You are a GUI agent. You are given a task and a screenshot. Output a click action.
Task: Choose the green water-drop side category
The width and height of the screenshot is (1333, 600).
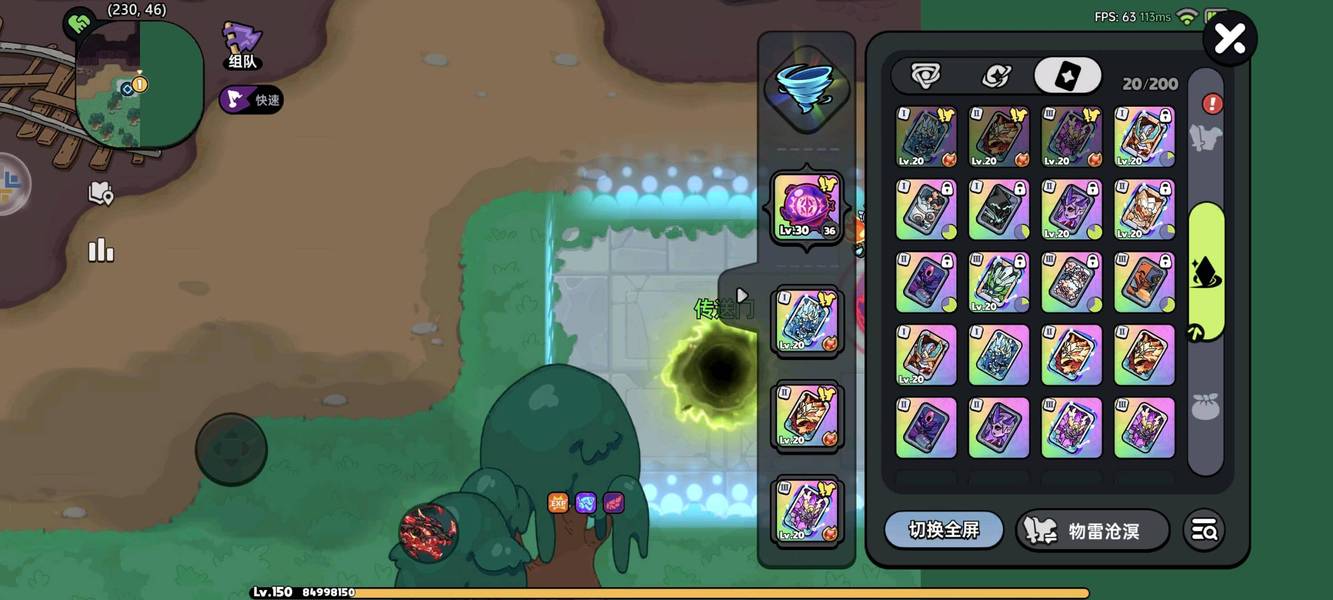(1206, 271)
